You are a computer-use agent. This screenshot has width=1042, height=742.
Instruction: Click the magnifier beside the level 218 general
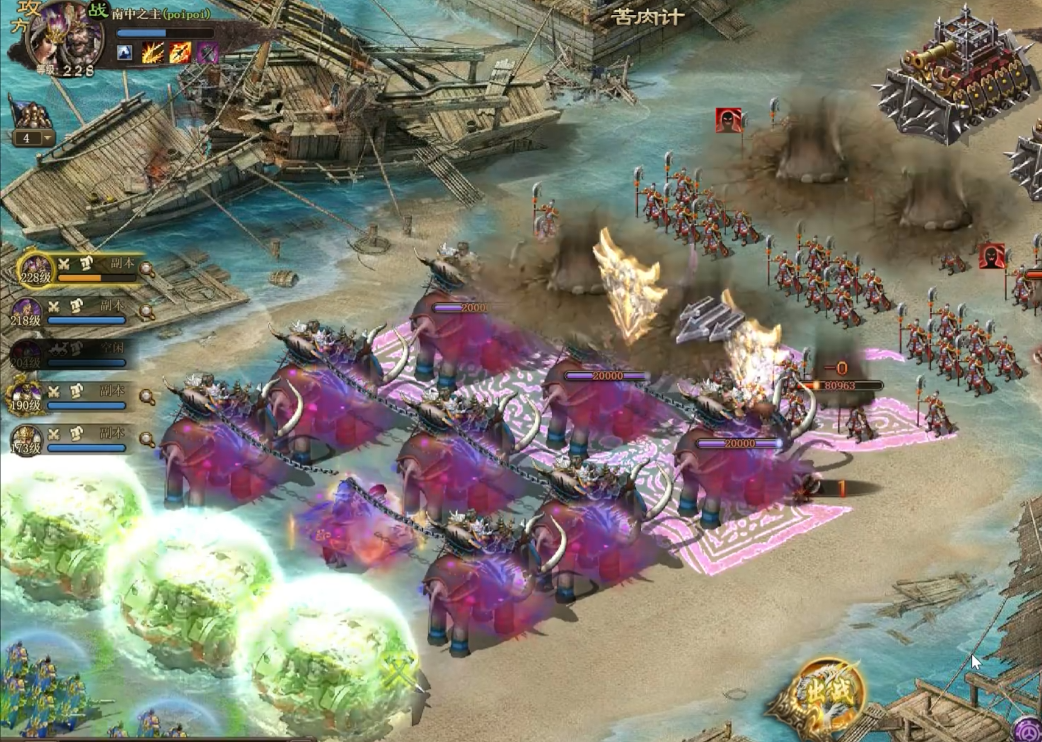(147, 312)
